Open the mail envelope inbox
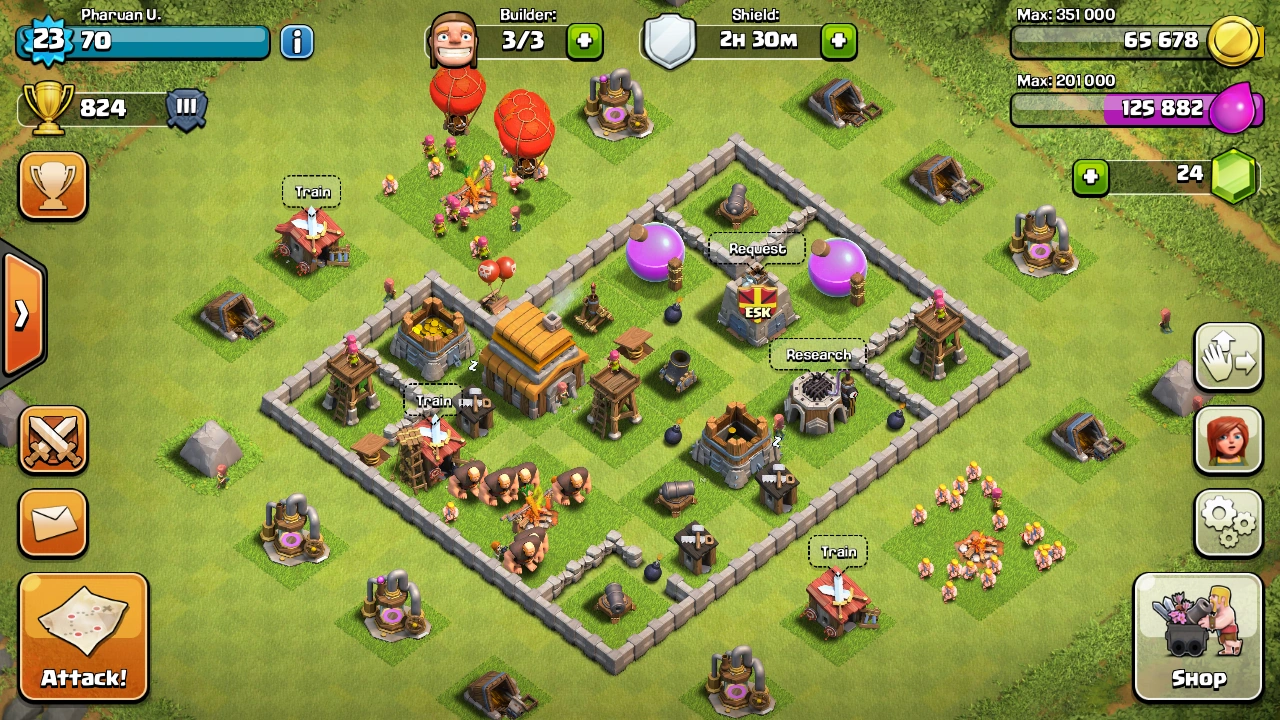The image size is (1280, 720). (x=53, y=522)
